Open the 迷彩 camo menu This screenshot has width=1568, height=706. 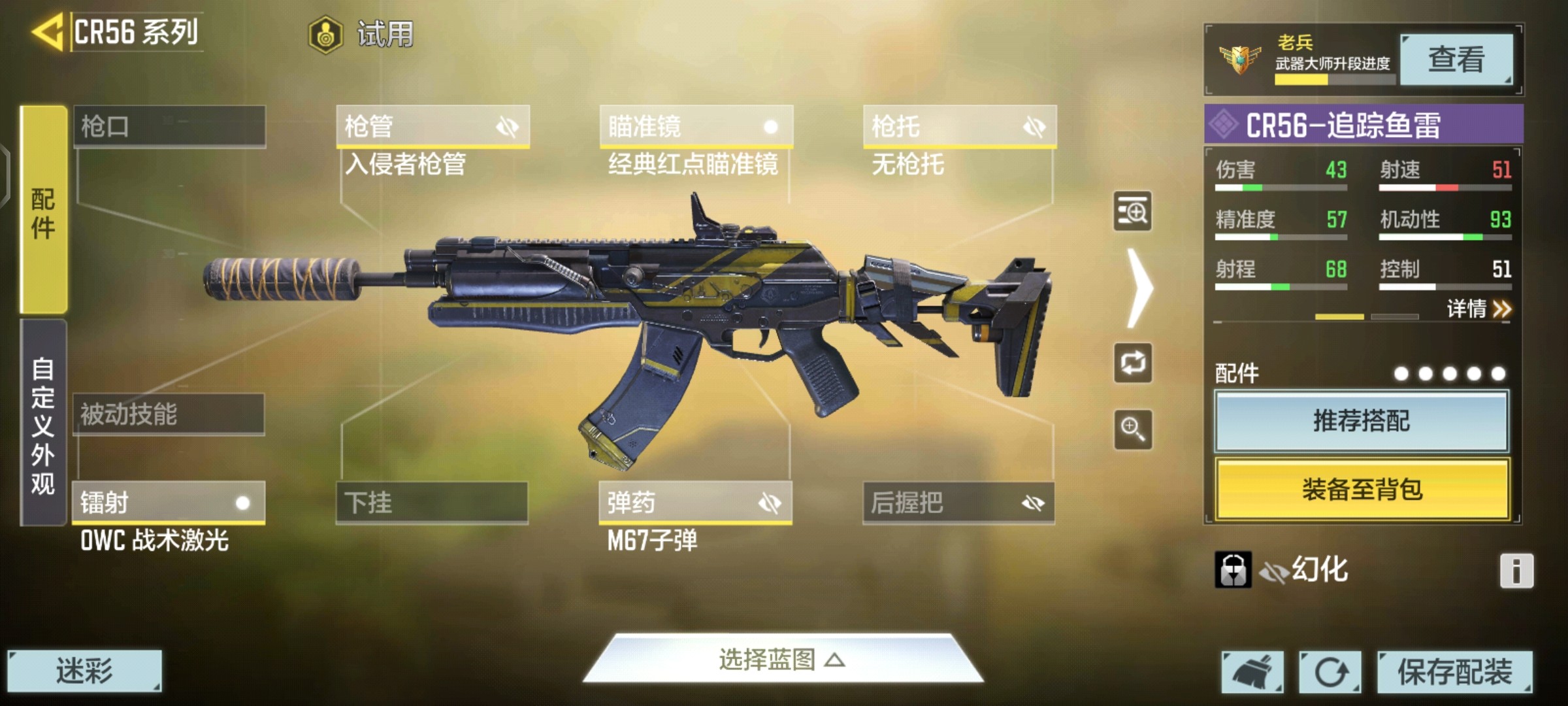(x=84, y=671)
